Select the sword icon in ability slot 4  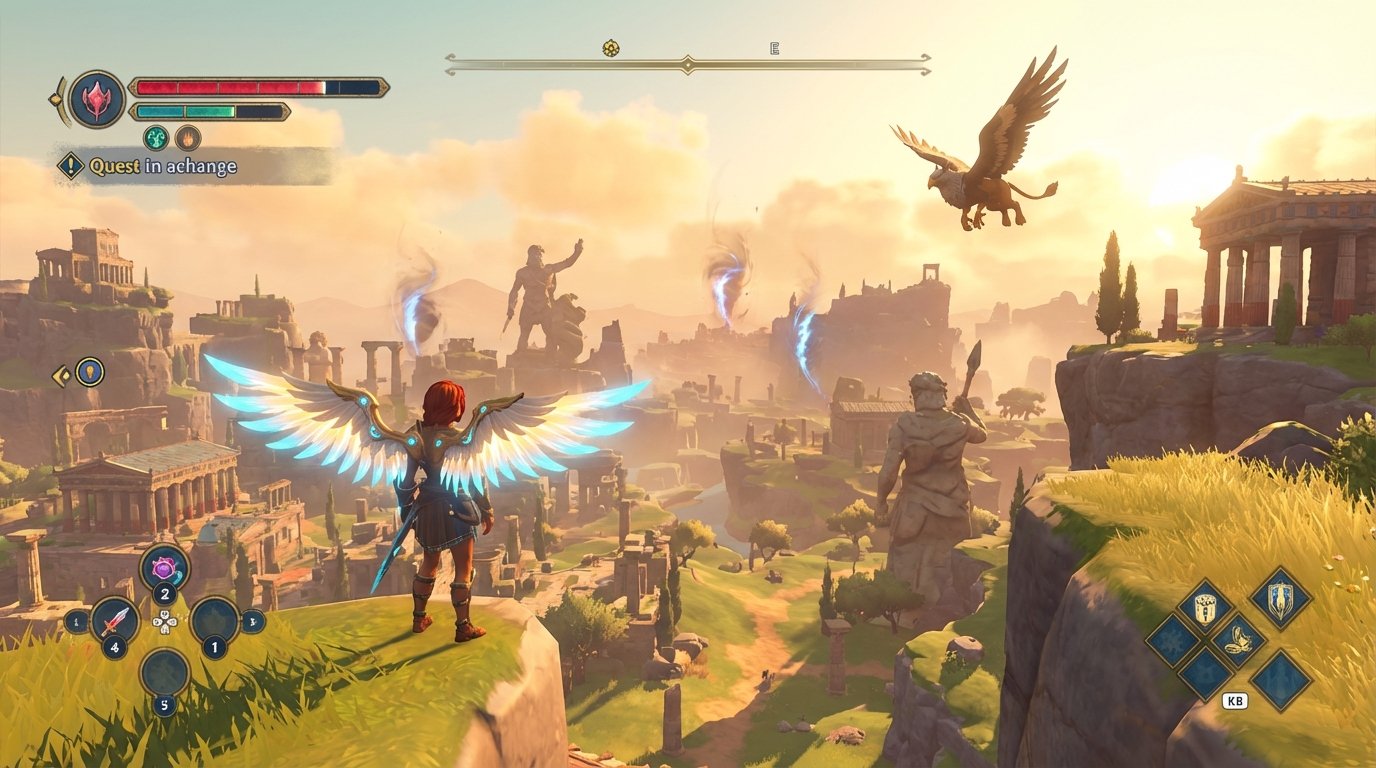pos(117,620)
